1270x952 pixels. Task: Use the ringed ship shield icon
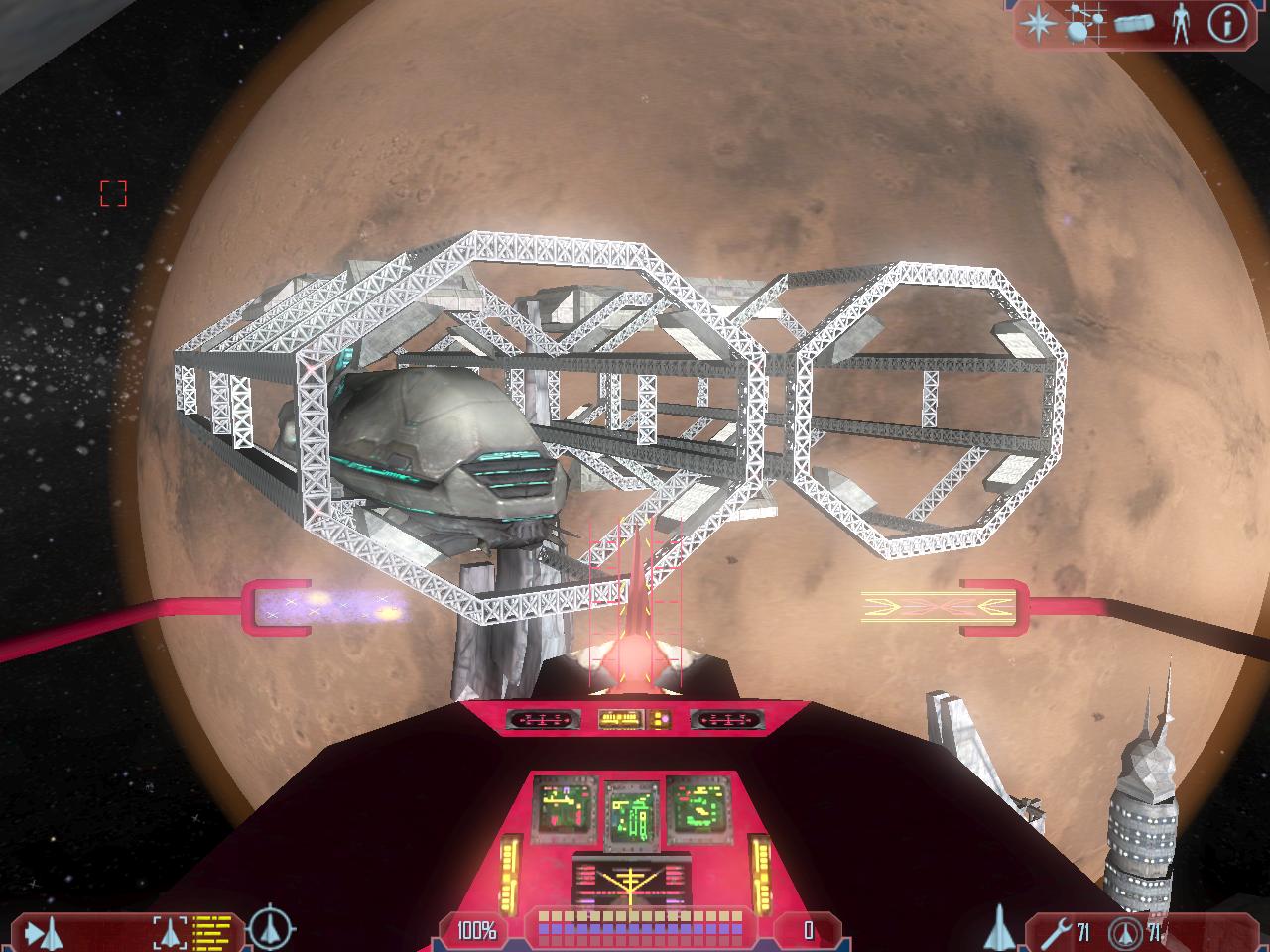point(1125,932)
